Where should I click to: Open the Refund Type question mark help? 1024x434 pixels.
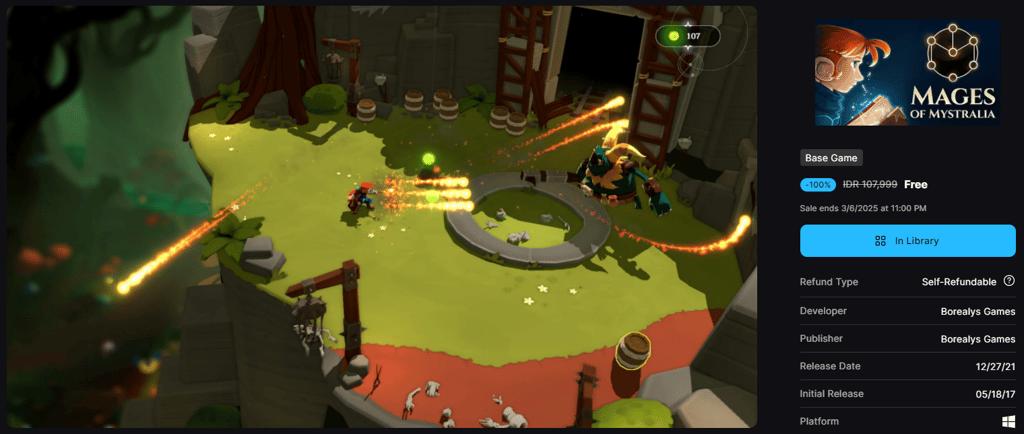[x=1009, y=282]
